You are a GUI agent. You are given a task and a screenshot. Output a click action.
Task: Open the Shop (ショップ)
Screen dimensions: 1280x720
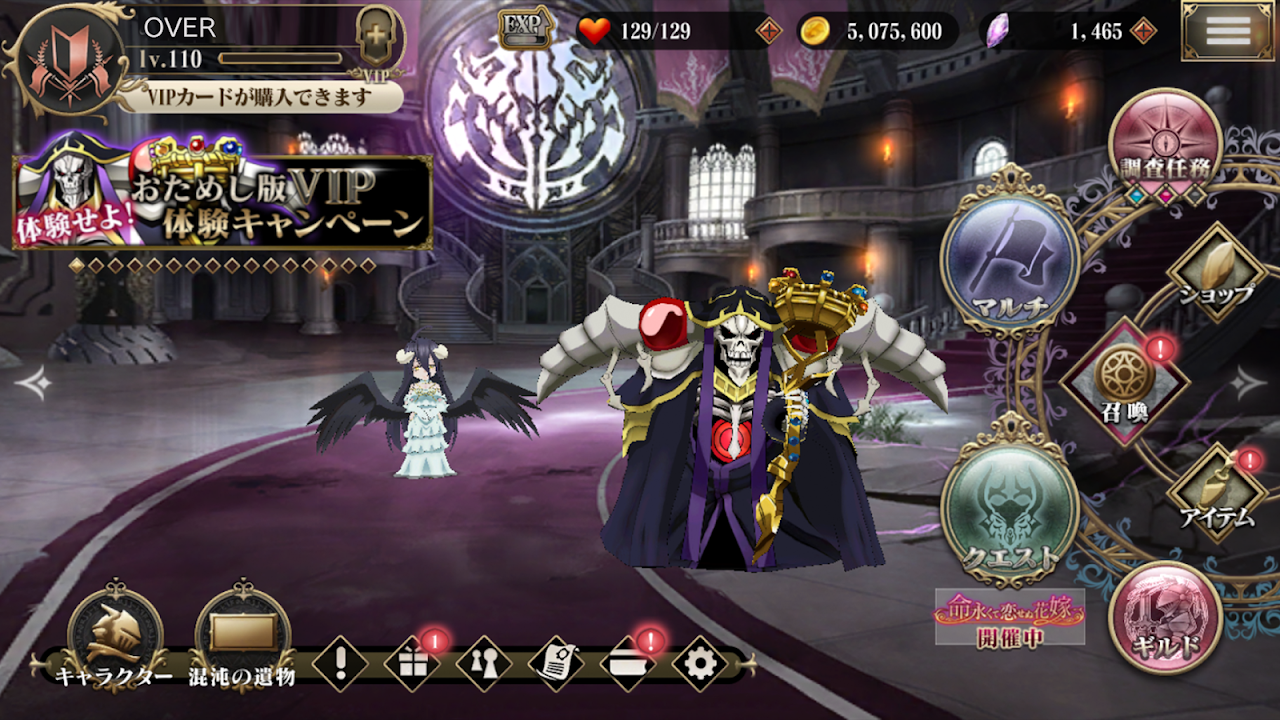[x=1216, y=272]
